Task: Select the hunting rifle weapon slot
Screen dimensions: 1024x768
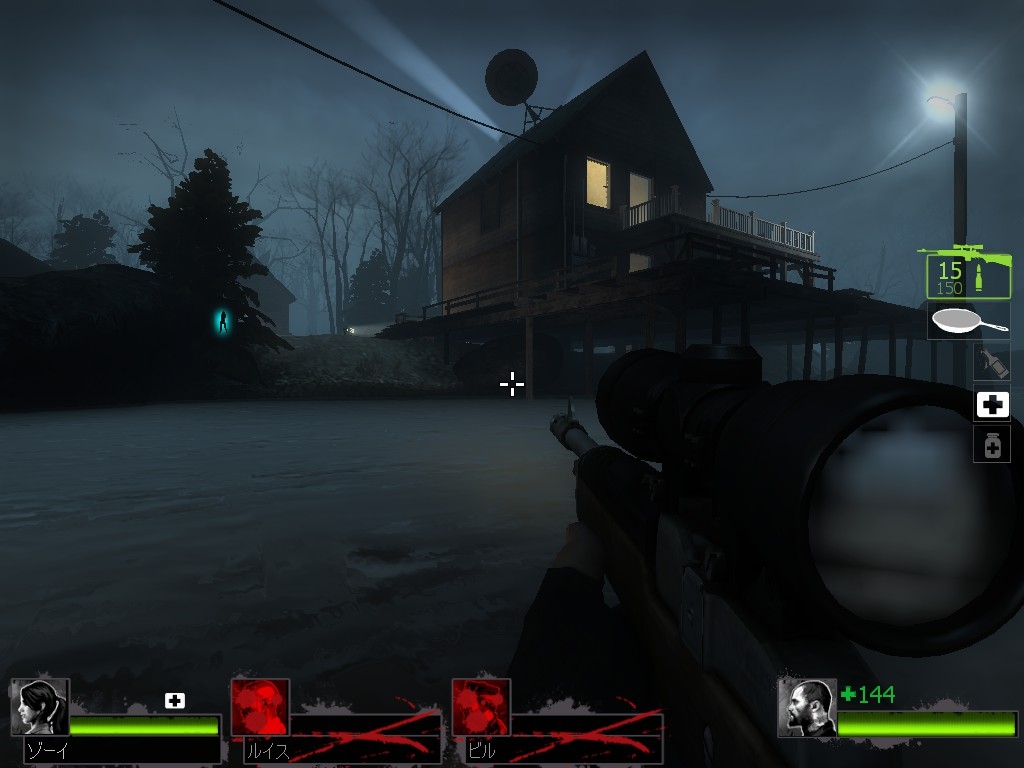Action: pyautogui.click(x=967, y=272)
